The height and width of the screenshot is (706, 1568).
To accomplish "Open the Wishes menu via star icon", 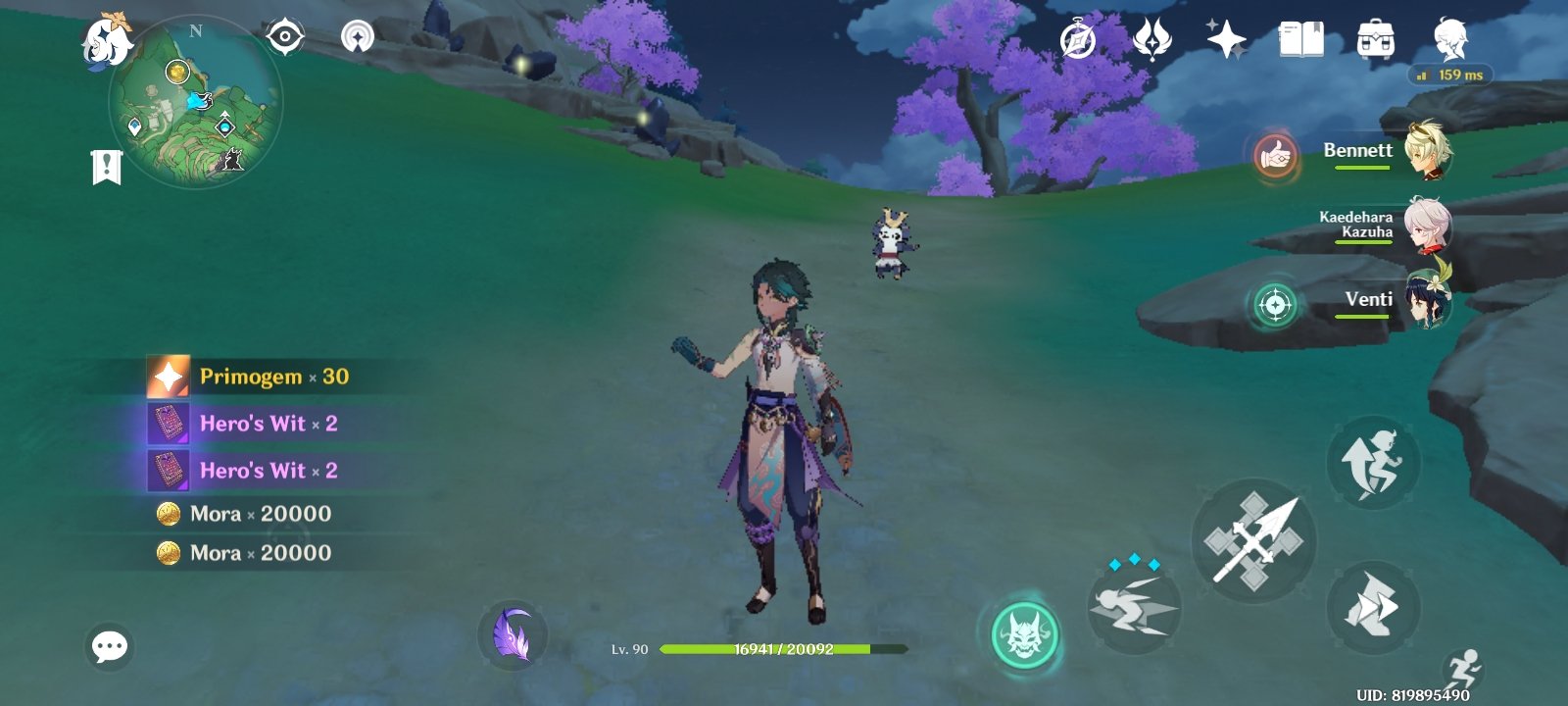I will (x=1226, y=40).
